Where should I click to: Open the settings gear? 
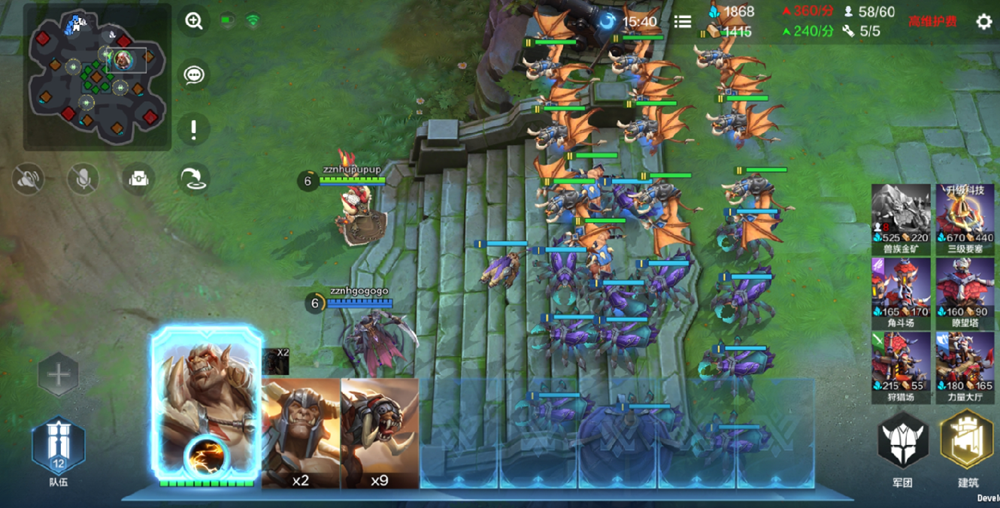click(983, 22)
